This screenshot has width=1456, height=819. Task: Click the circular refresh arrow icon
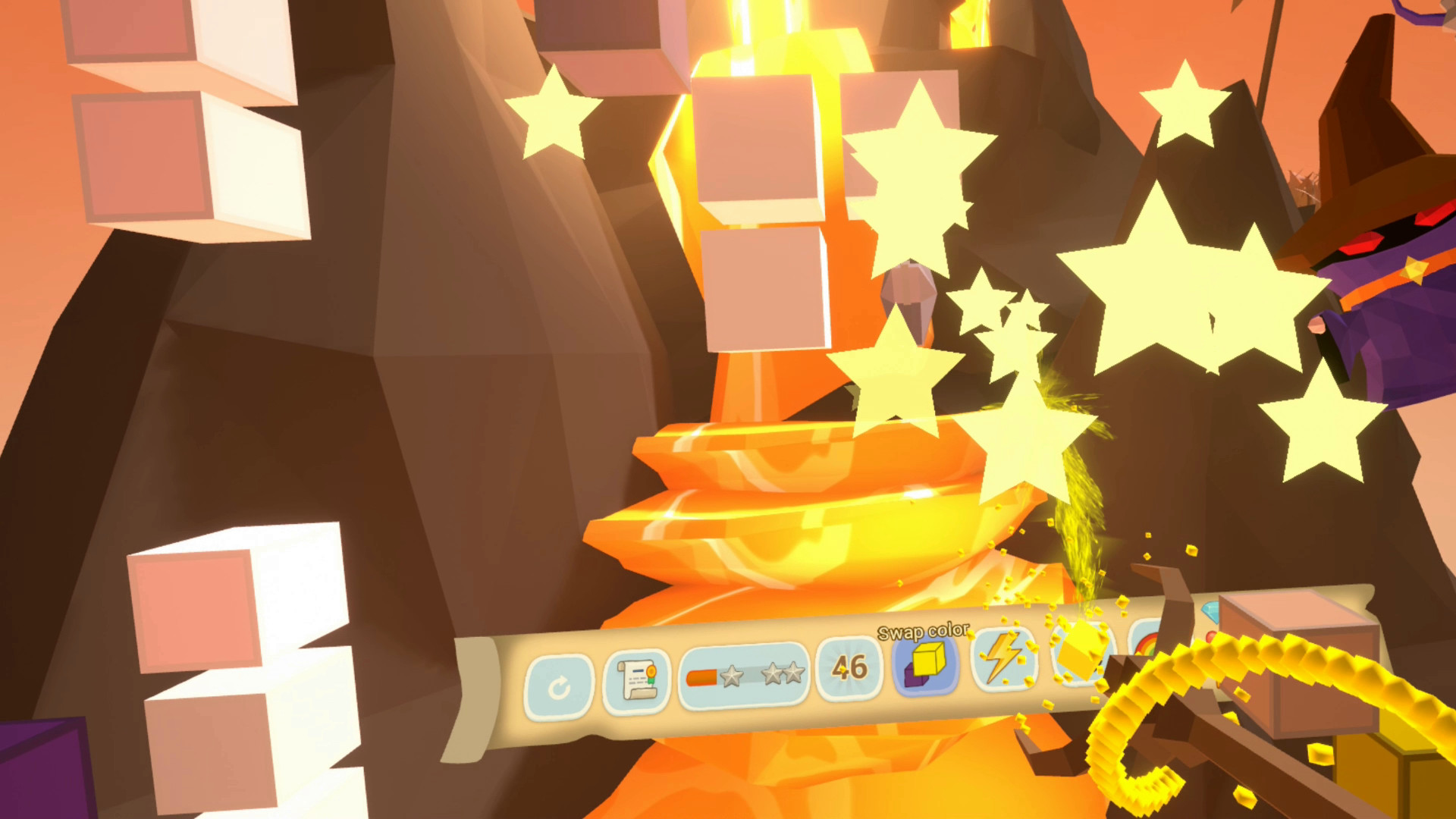click(557, 685)
